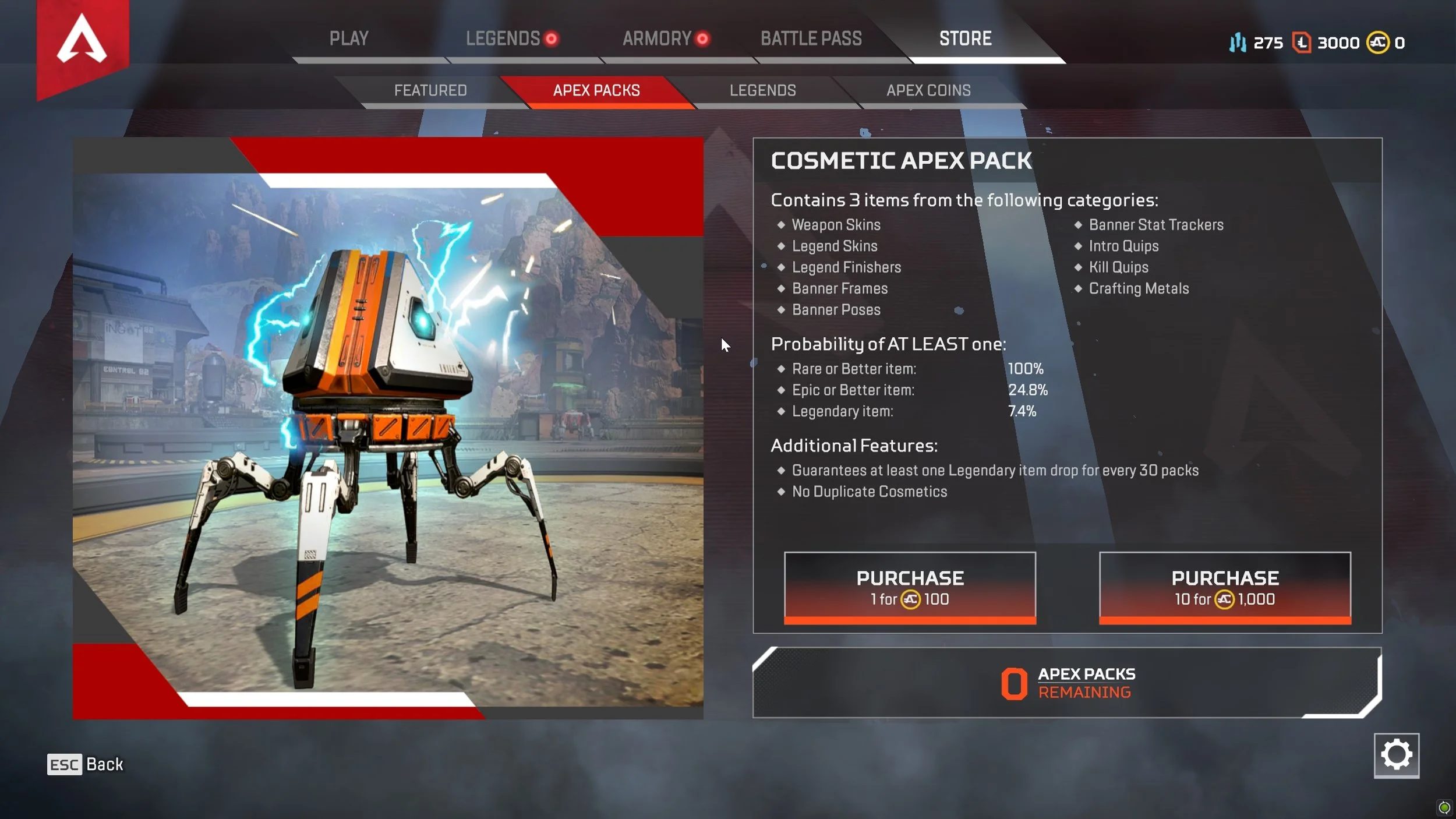Select the Legends store category
The height and width of the screenshot is (819, 1456).
point(762,90)
